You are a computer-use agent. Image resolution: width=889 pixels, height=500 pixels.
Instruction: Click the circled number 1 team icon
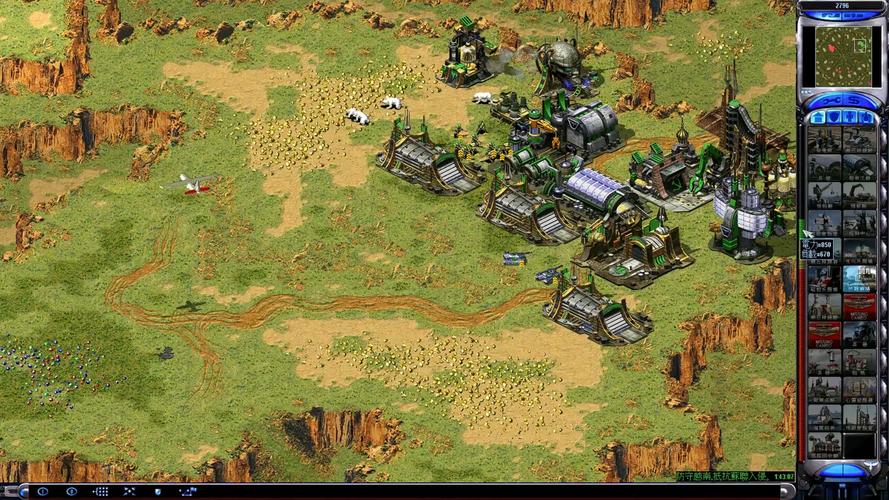click(41, 491)
